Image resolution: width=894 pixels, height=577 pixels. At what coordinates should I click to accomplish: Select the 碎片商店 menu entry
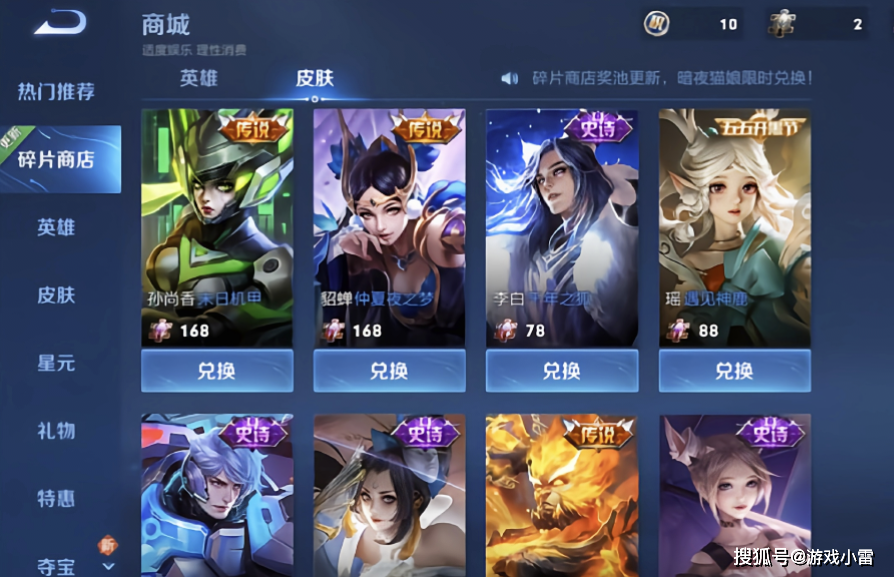(x=57, y=159)
